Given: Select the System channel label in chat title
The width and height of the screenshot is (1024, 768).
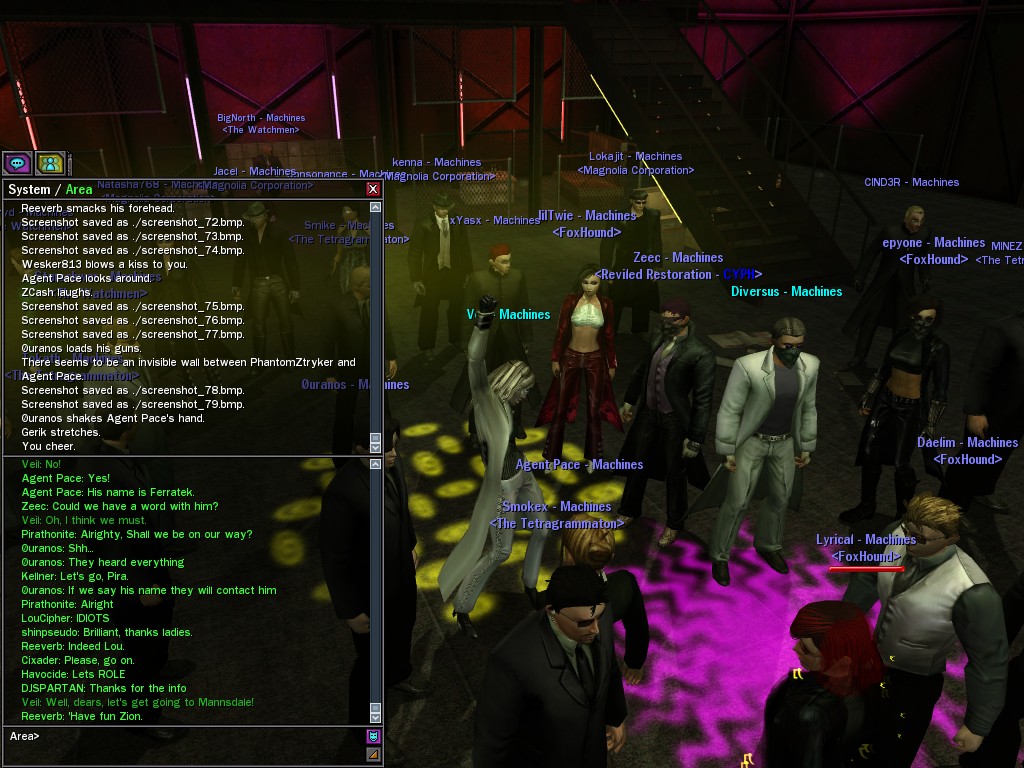Looking at the screenshot, I should tap(28, 189).
